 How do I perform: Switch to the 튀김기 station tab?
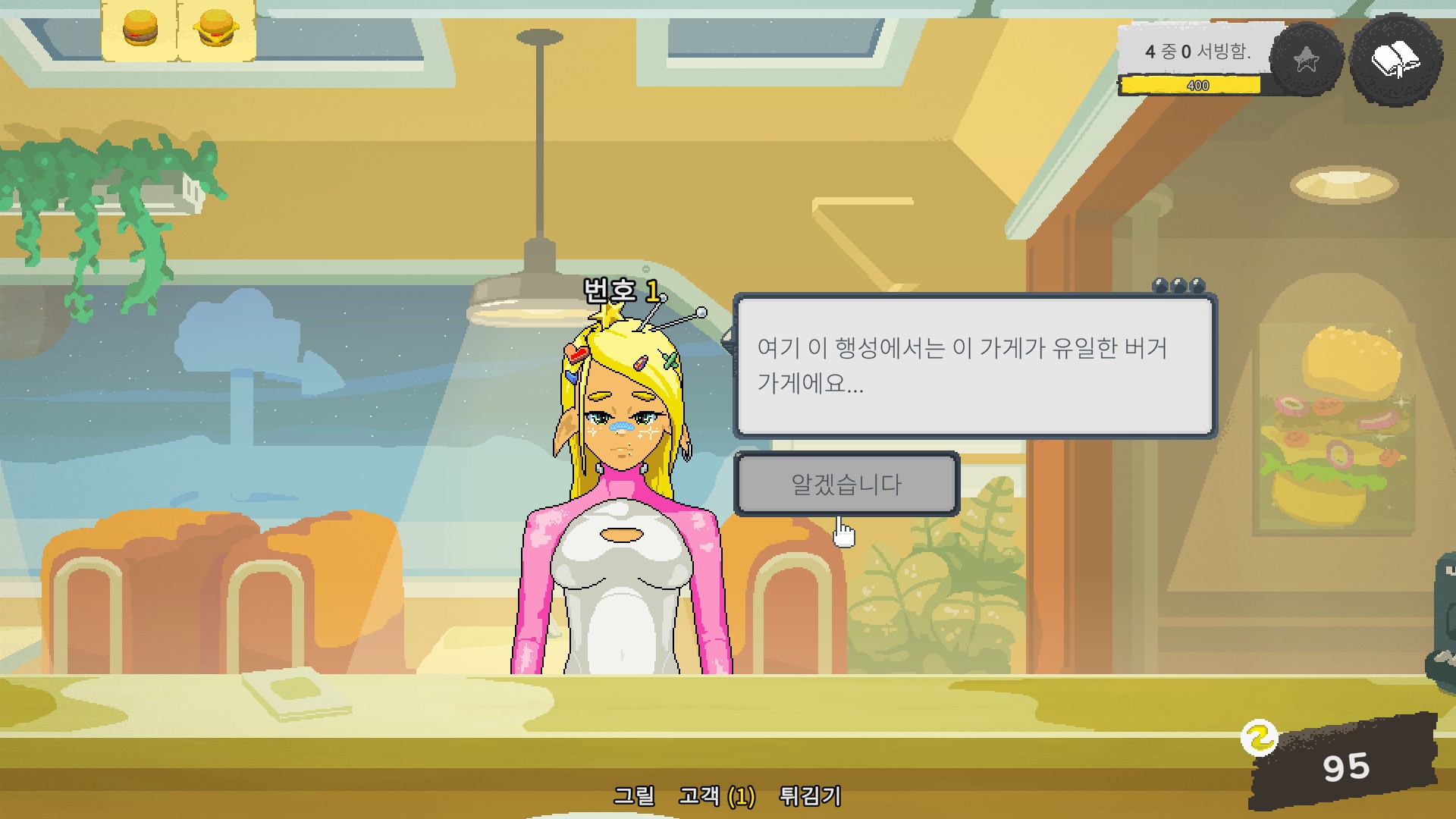click(x=810, y=795)
